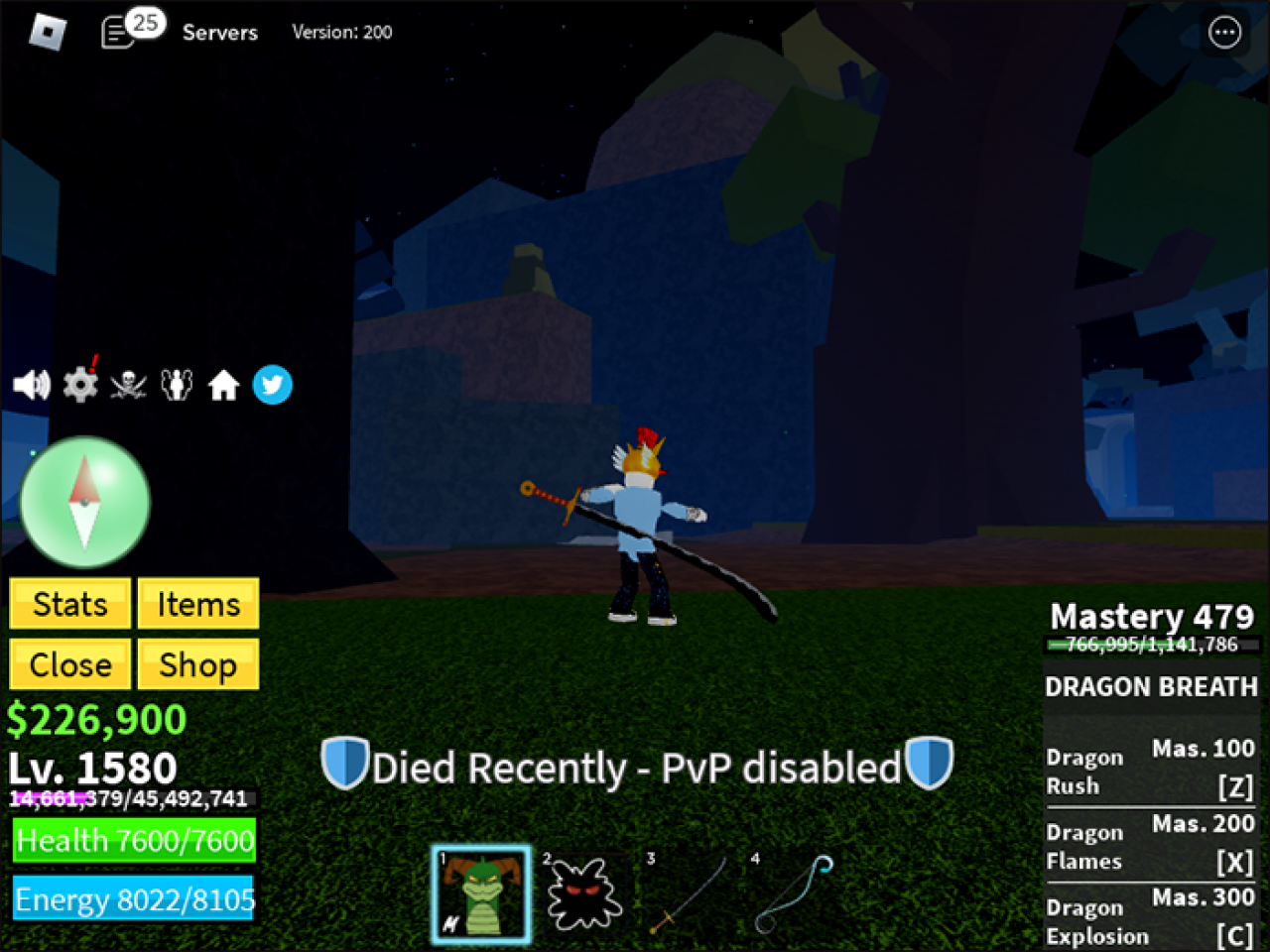Viewport: 1270px width, 952px height.
Task: Open the pirate crew menu
Action: (127, 385)
